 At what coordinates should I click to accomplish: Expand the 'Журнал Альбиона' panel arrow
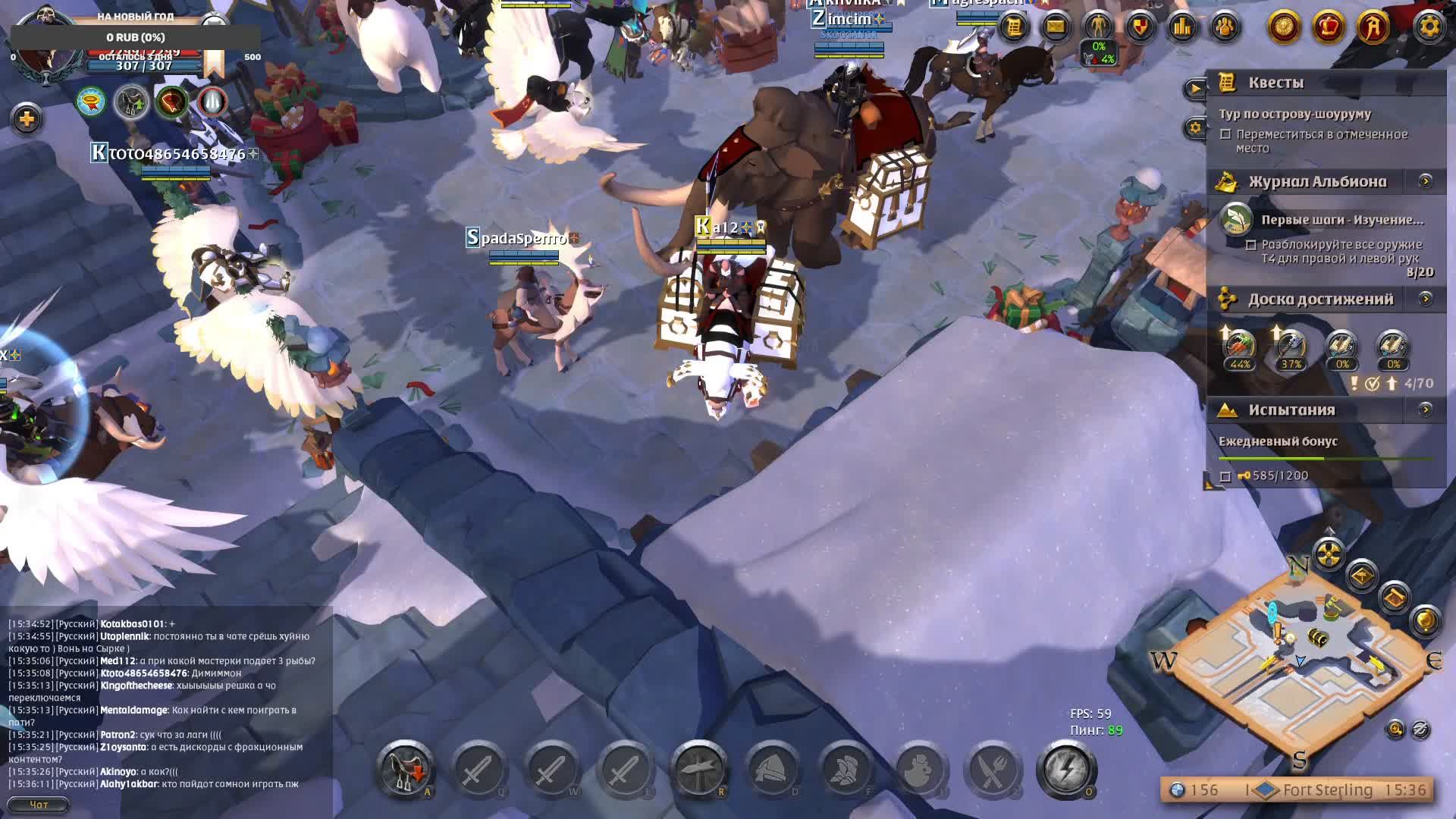(1427, 182)
